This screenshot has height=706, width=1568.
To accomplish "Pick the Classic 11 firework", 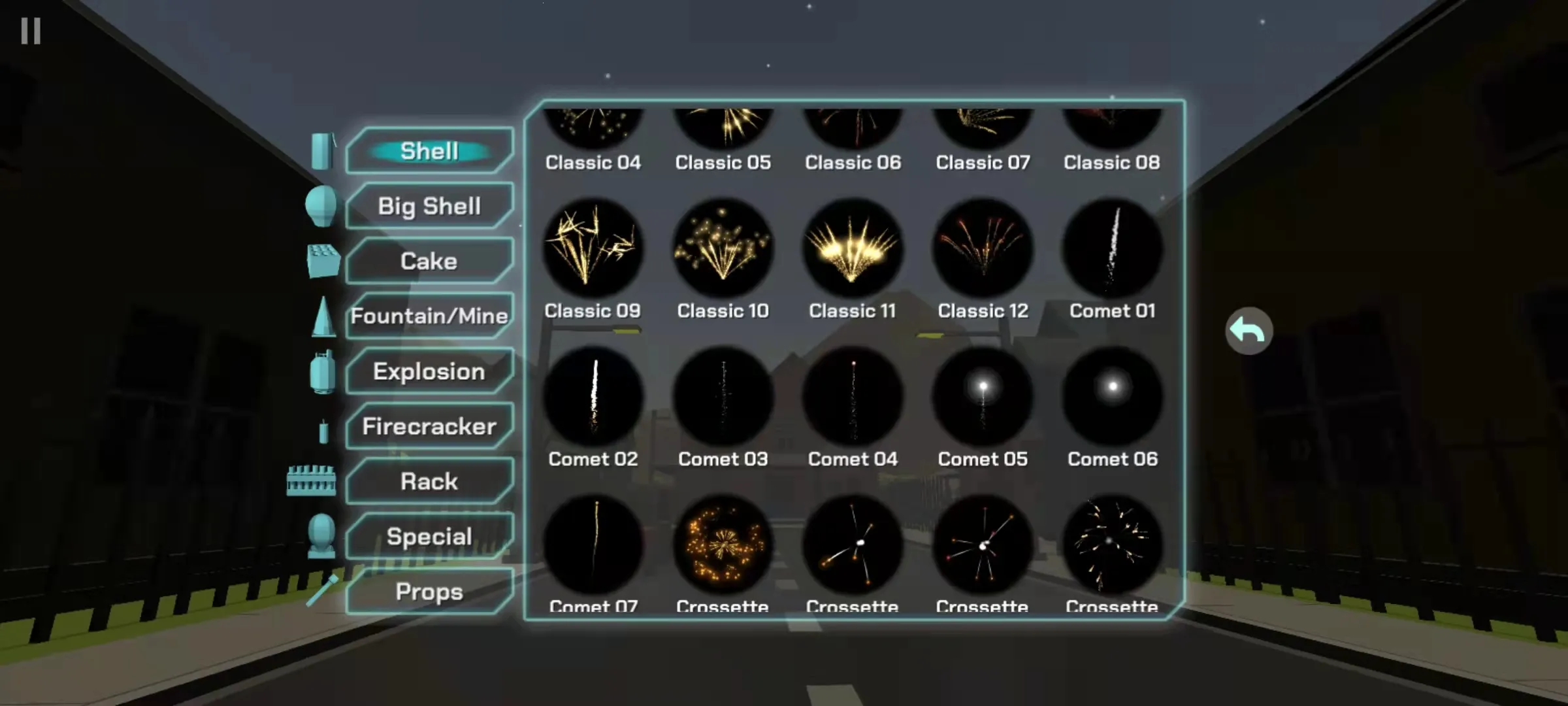I will (x=853, y=248).
